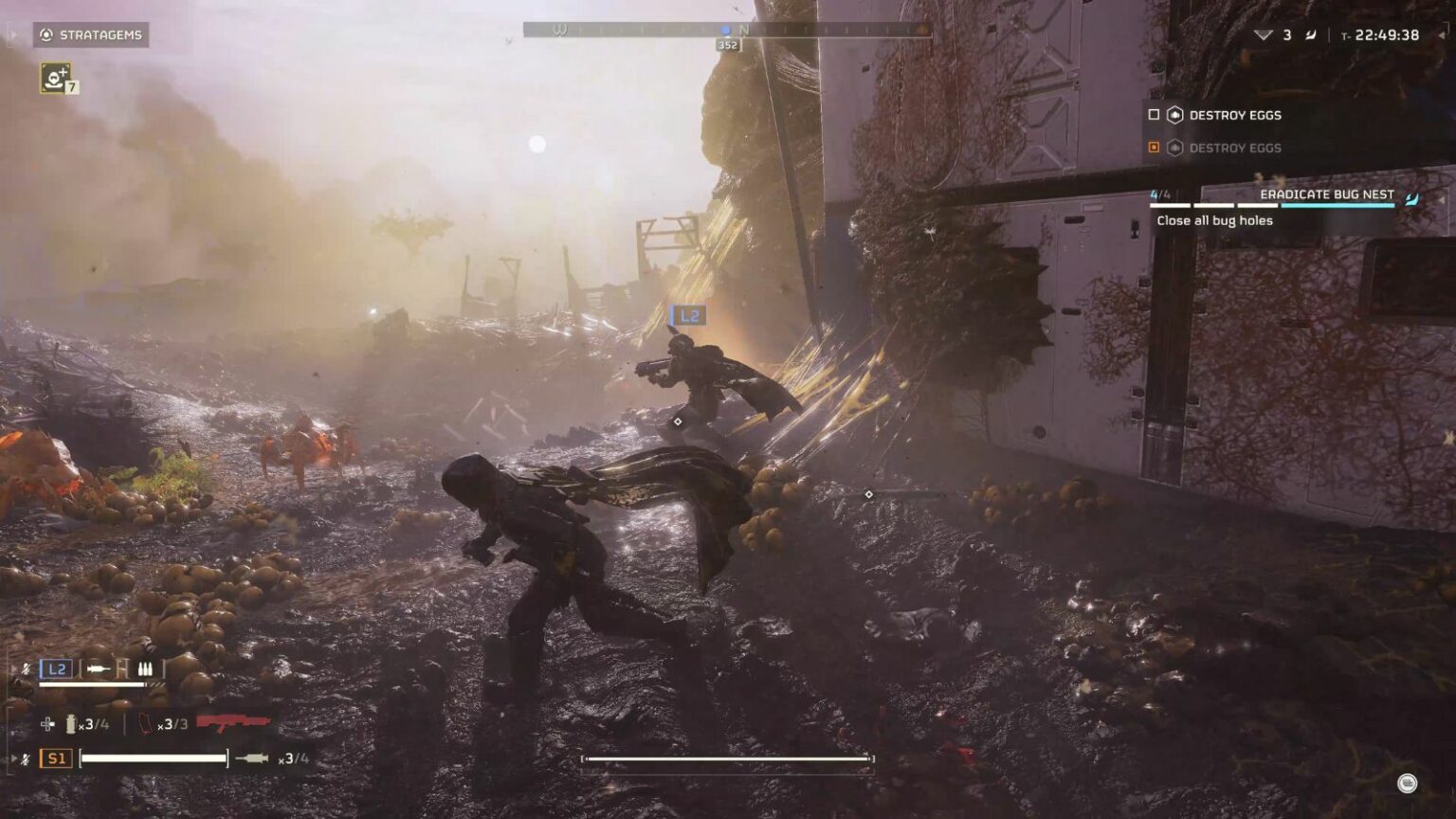
Task: Click the Close all bug holes objective text
Action: coord(1216,220)
